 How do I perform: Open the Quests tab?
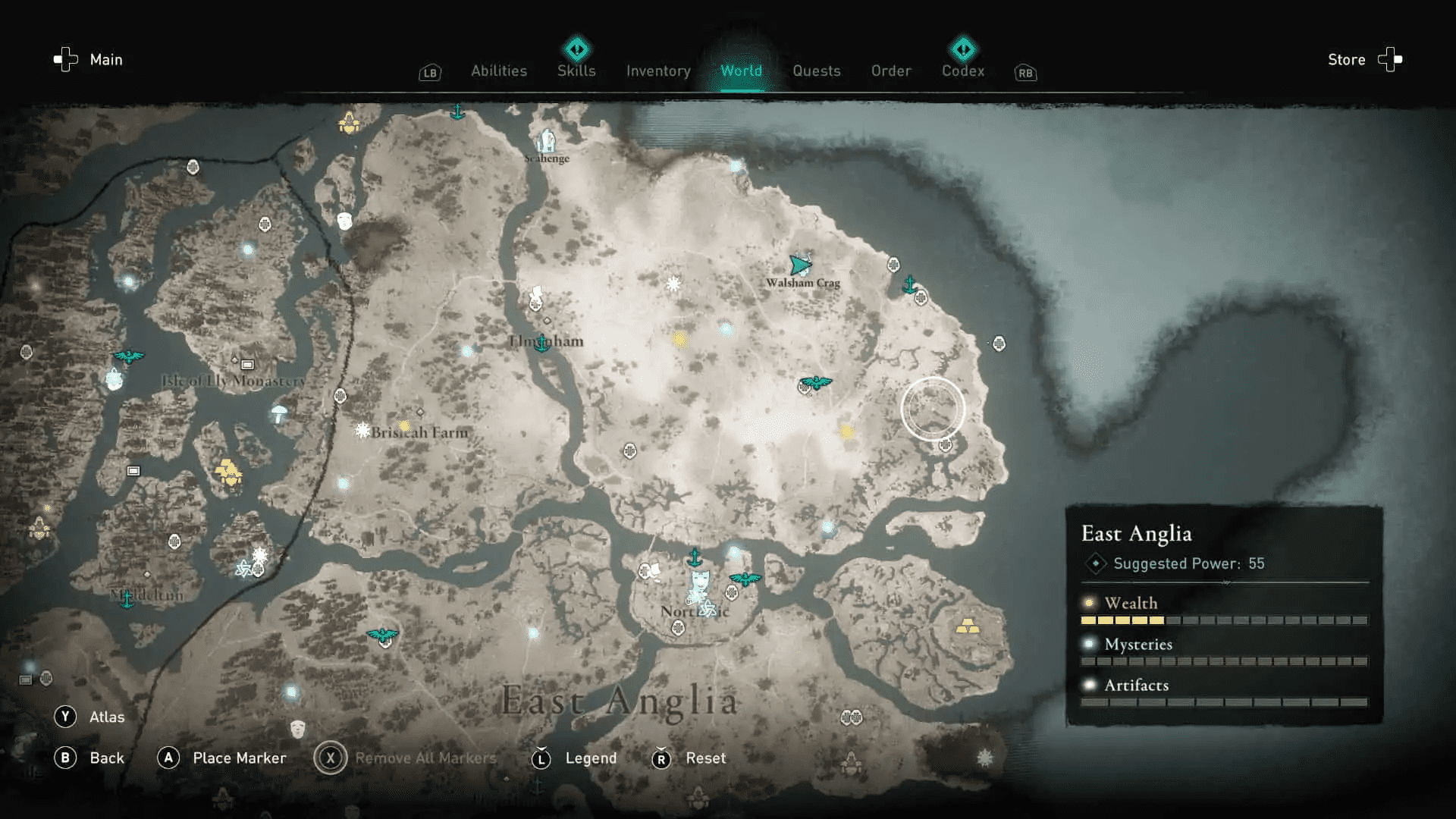coord(816,71)
